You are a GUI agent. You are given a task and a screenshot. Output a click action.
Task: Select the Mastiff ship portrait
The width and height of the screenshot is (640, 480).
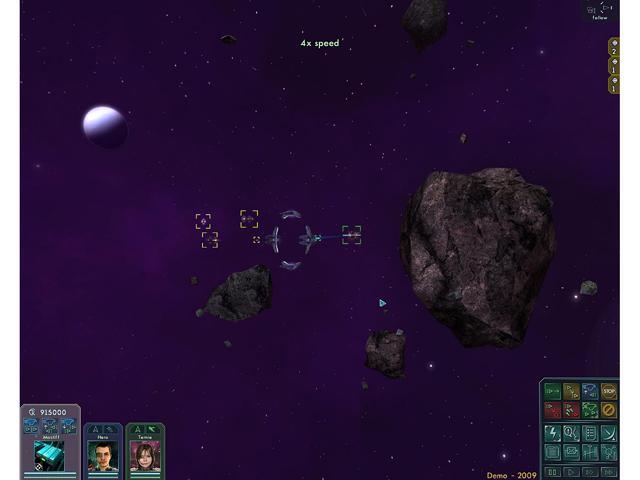click(49, 456)
